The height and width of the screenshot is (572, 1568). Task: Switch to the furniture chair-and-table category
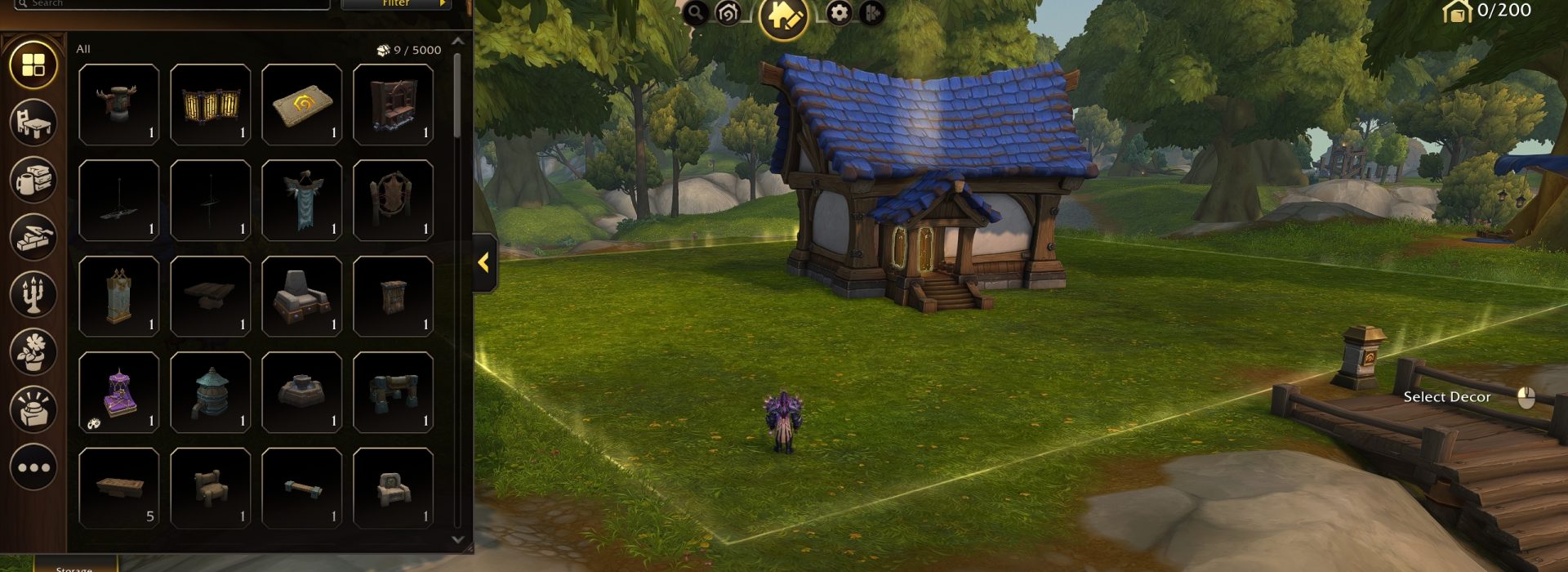tap(33, 122)
